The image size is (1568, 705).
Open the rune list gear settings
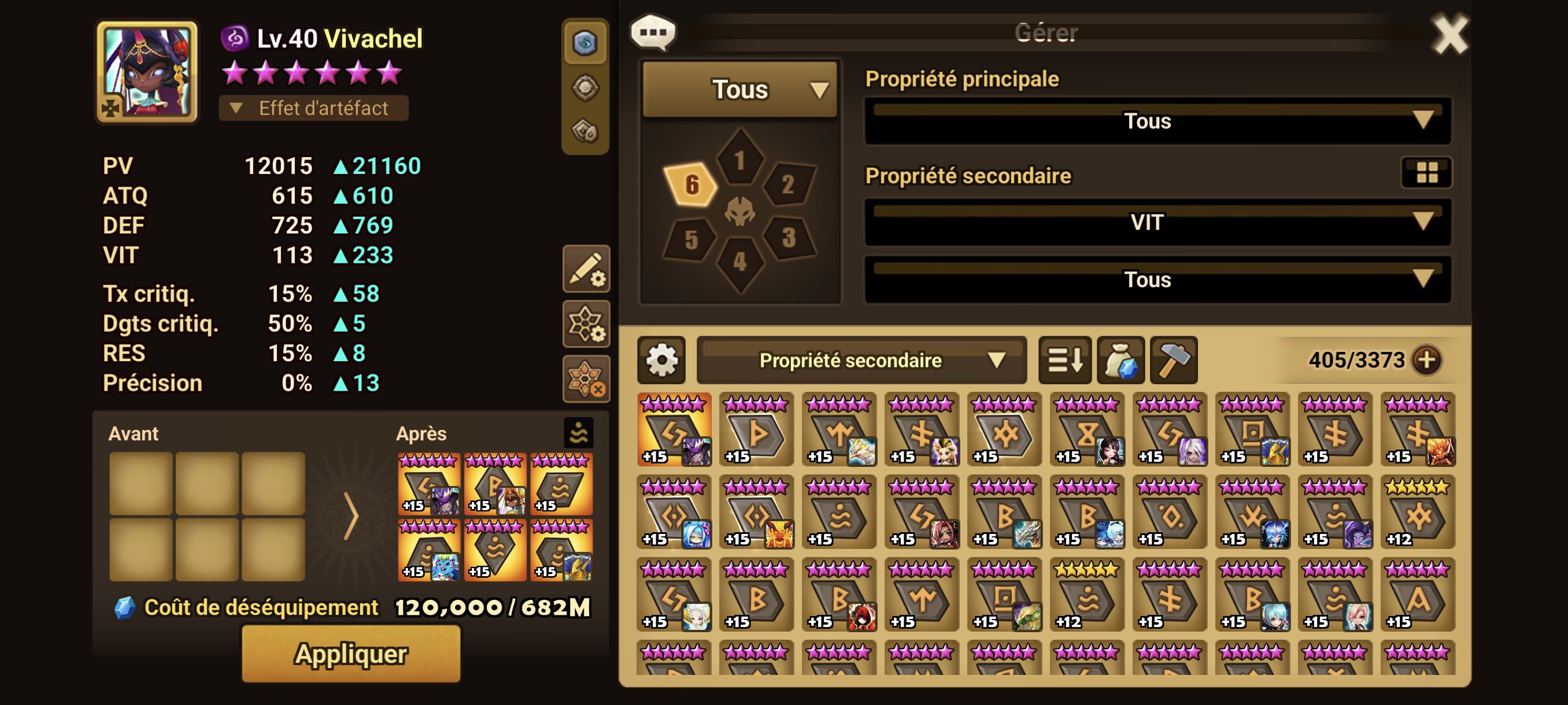pyautogui.click(x=661, y=360)
